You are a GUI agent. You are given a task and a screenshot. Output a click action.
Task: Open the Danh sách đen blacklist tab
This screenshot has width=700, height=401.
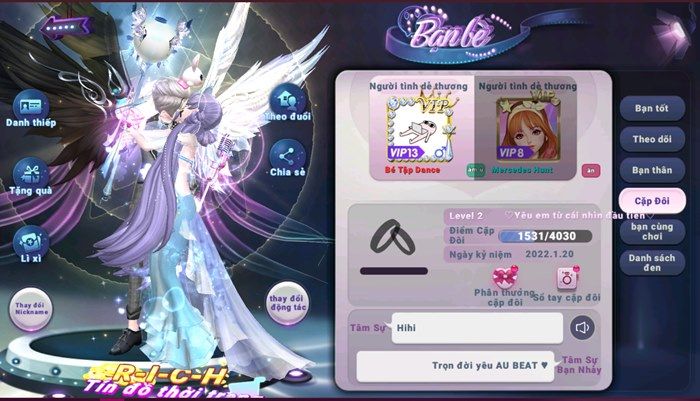coord(651,262)
